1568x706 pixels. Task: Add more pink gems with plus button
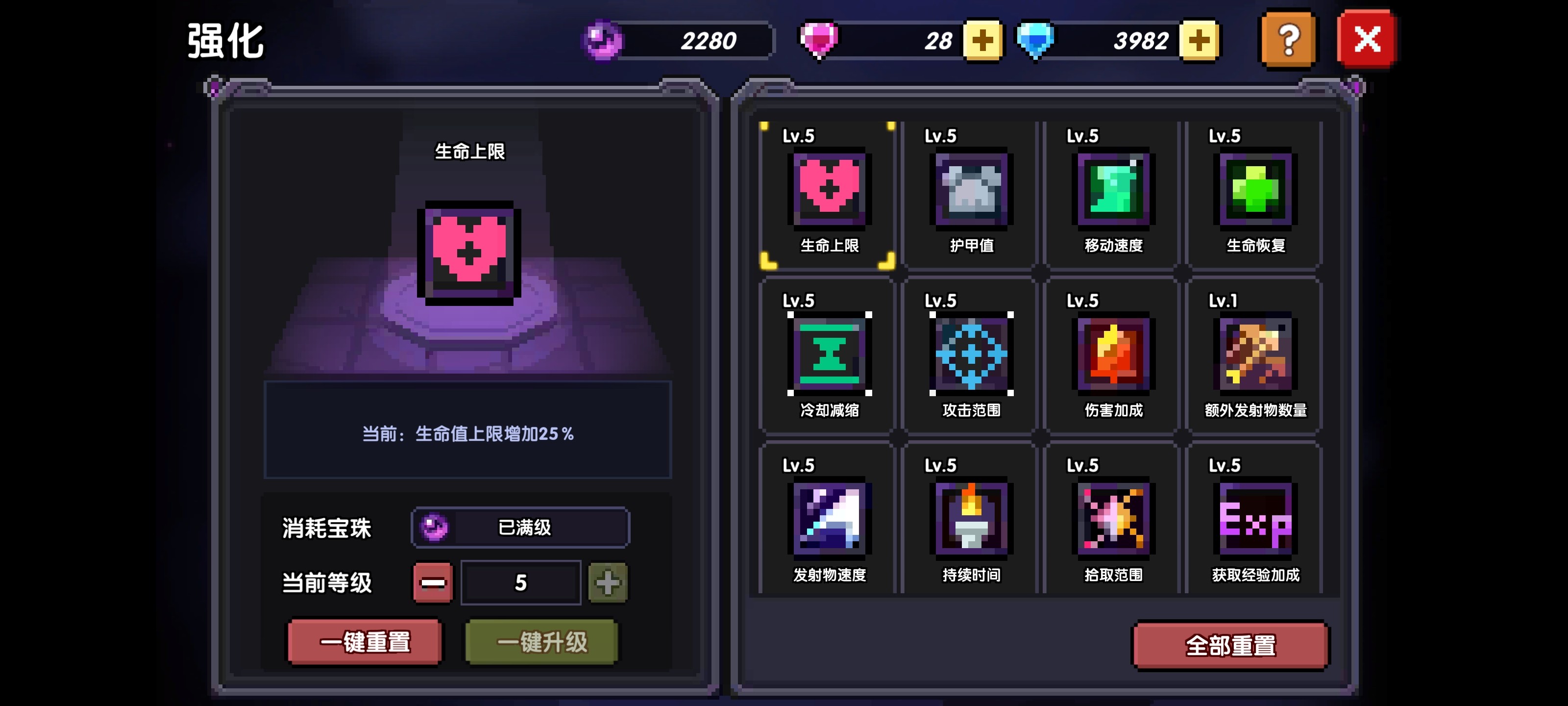pyautogui.click(x=982, y=41)
